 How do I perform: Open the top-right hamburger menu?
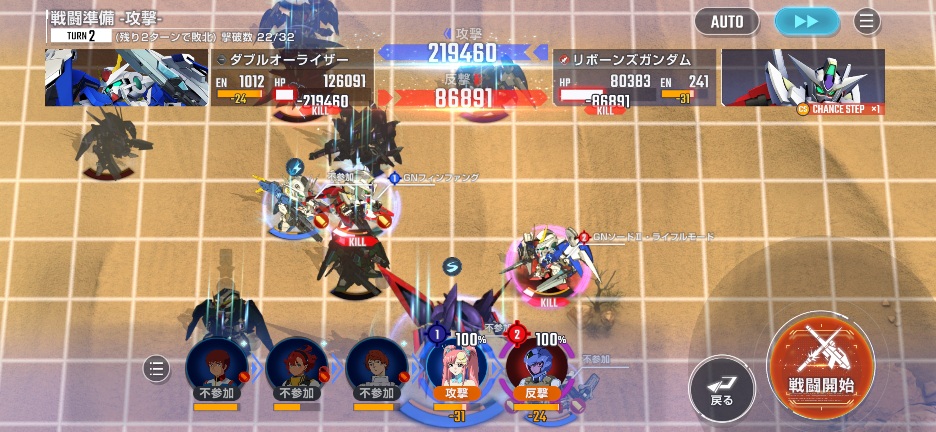tap(866, 21)
